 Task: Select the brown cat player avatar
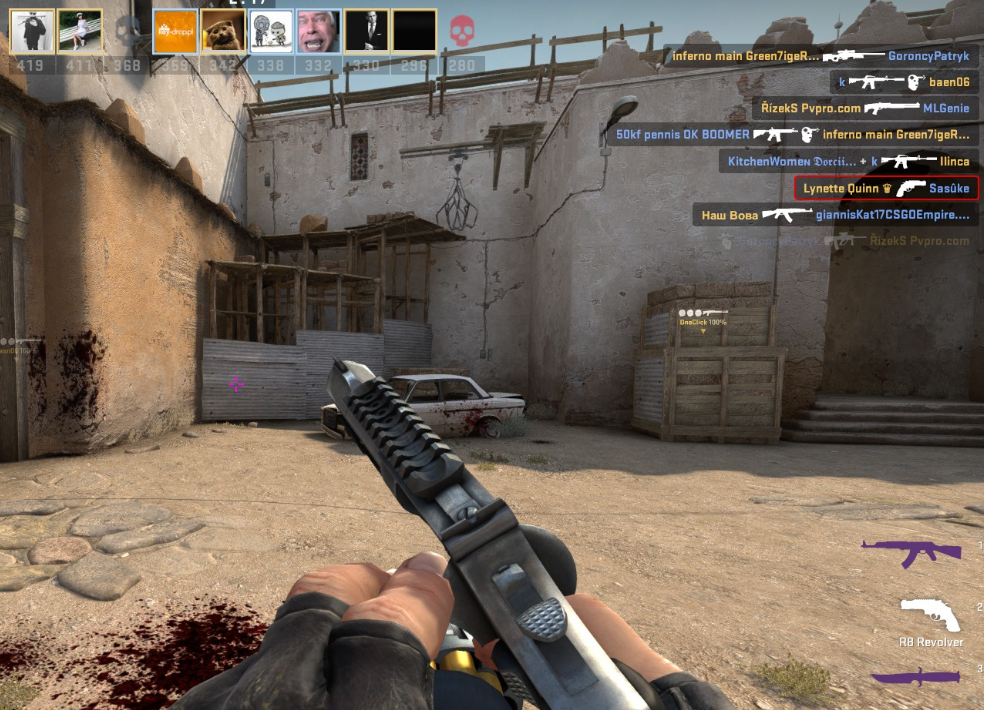coord(223,31)
